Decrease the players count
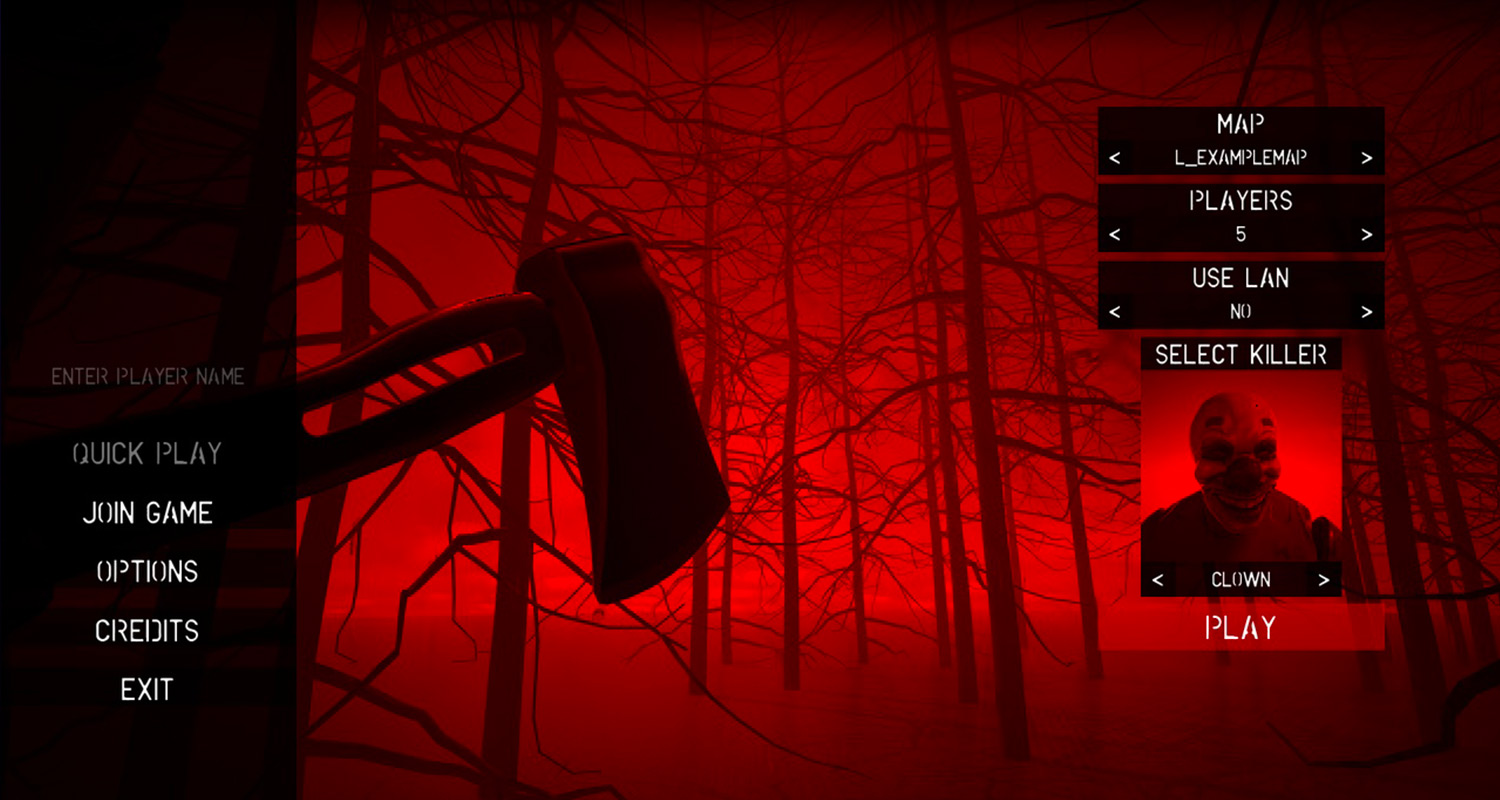 click(1115, 235)
